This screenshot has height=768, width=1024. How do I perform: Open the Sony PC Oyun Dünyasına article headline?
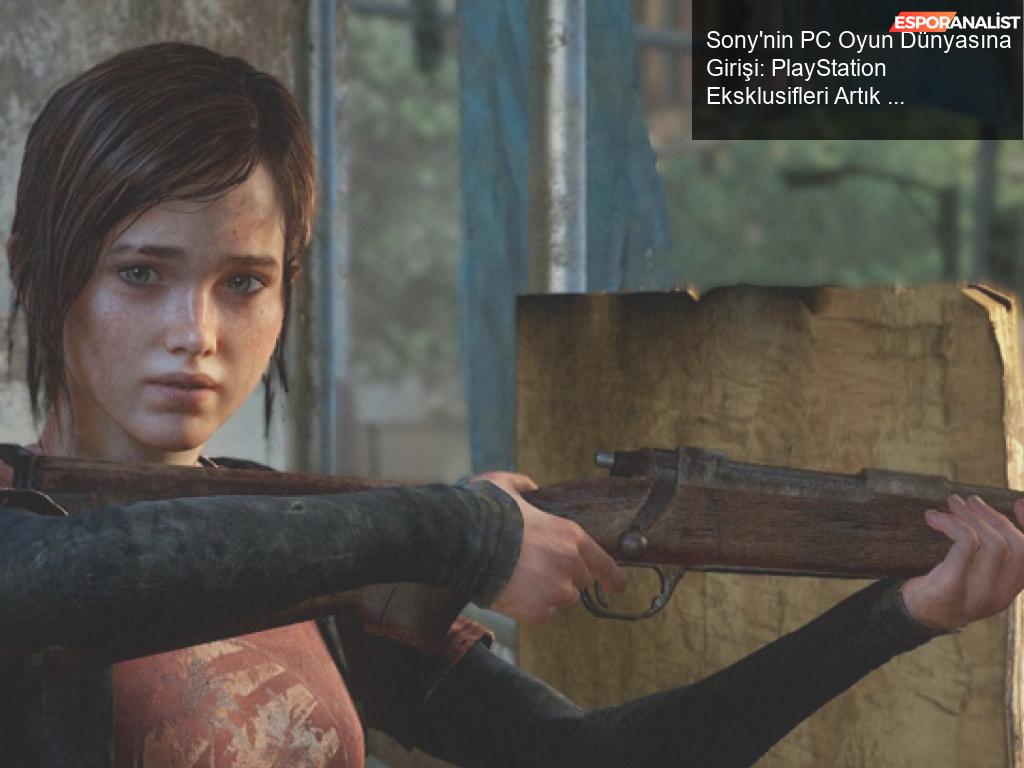click(855, 69)
